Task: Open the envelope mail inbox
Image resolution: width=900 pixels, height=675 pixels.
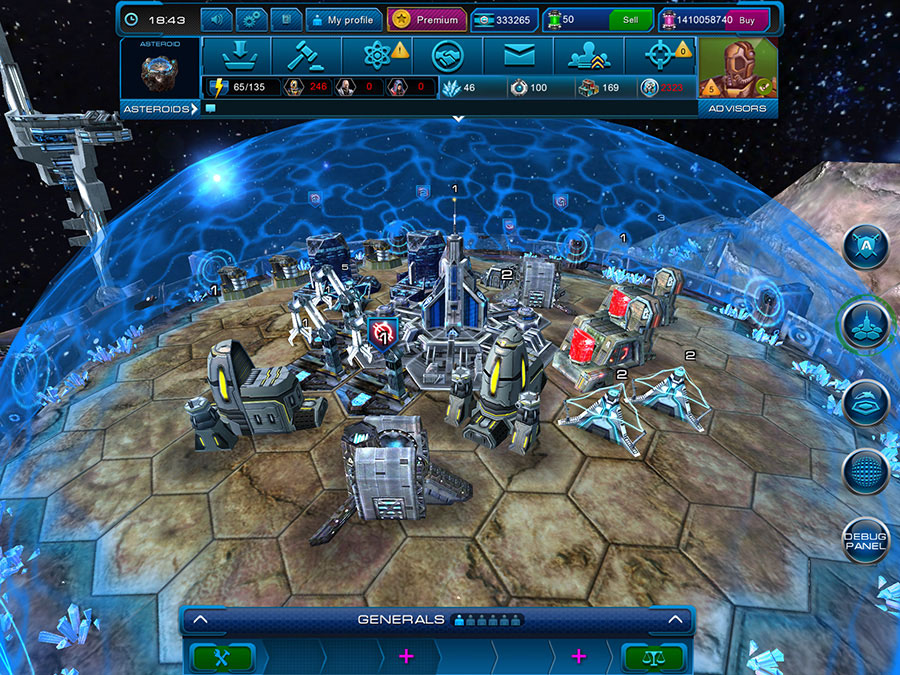Action: pyautogui.click(x=518, y=56)
